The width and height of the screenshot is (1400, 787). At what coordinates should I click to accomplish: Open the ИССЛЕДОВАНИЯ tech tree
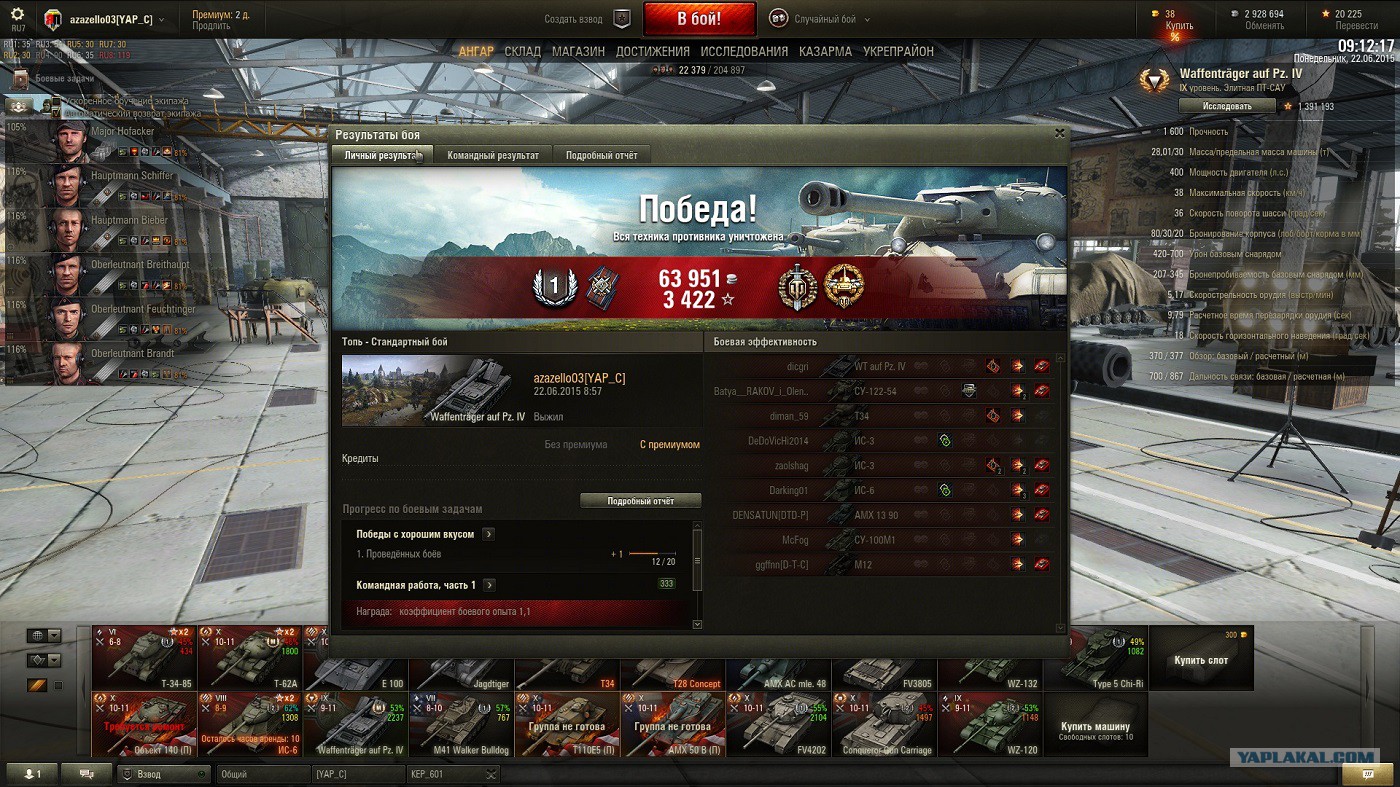[744, 51]
